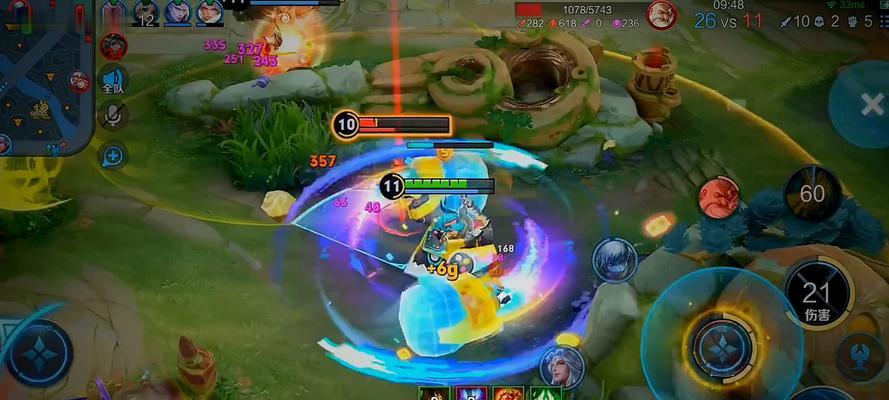Target the red-faced enemy hero portrait

click(x=718, y=196)
